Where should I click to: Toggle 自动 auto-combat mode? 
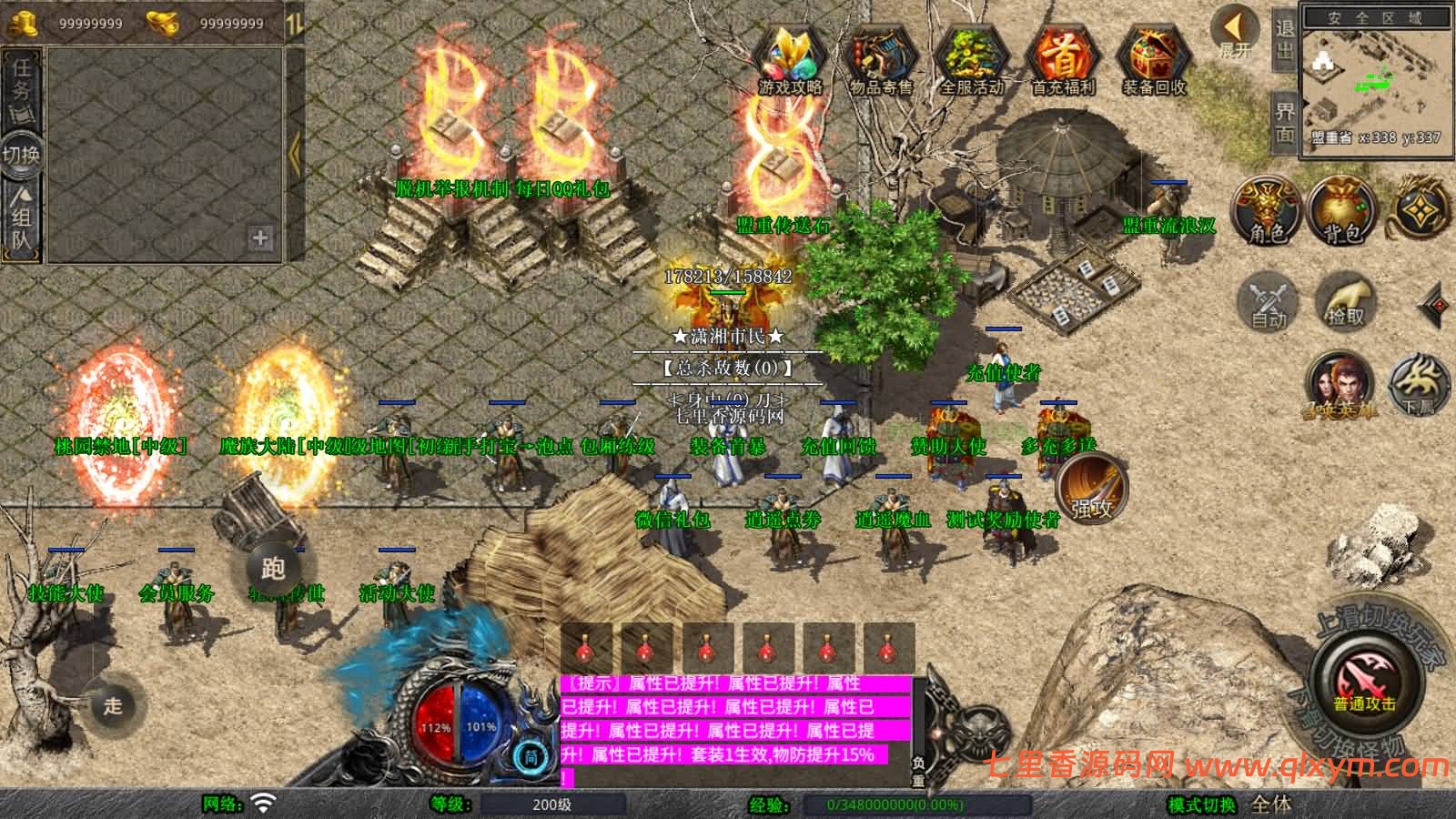[1269, 301]
